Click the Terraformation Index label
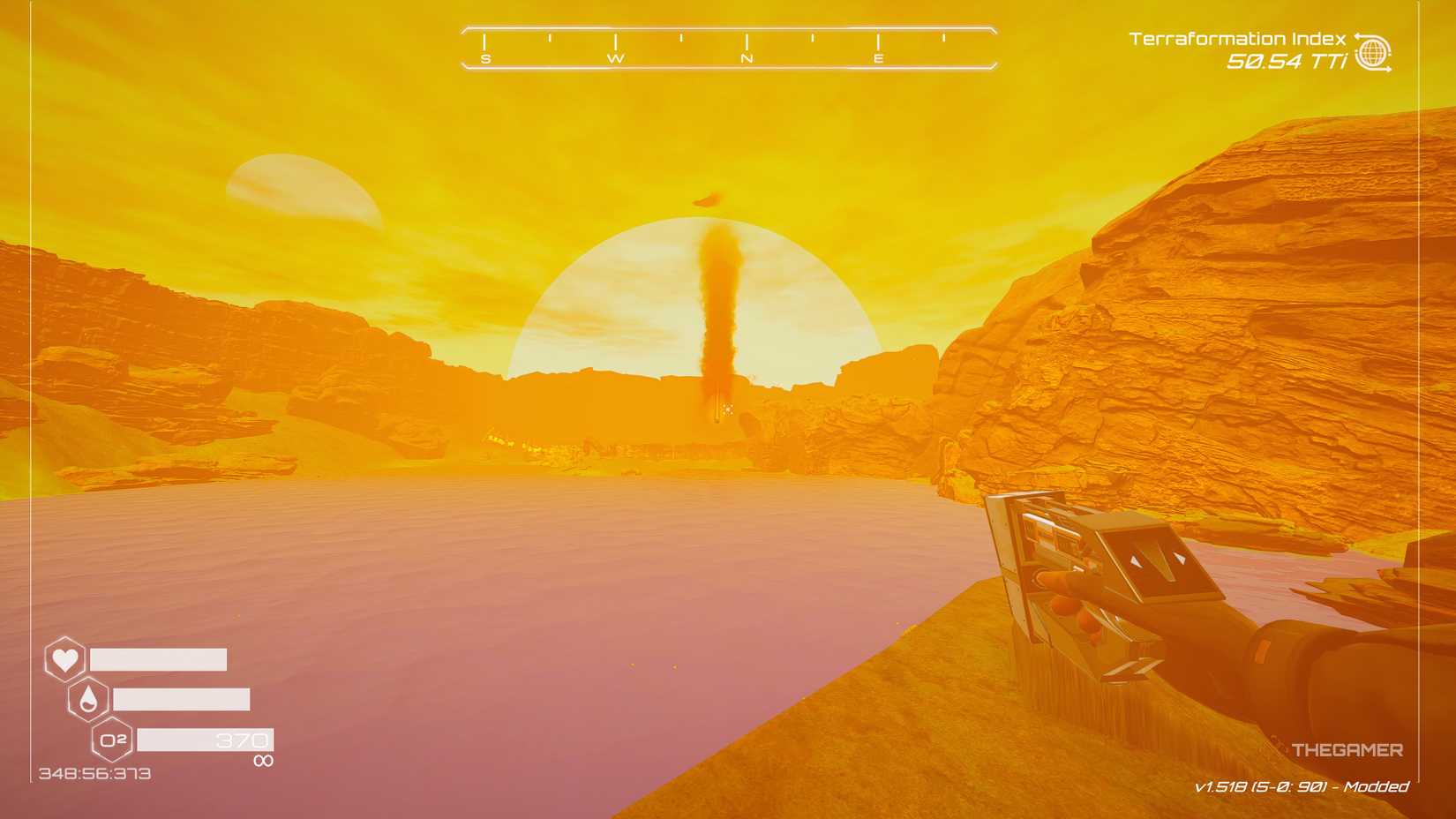Screen dimensions: 1456x819 (1236, 37)
